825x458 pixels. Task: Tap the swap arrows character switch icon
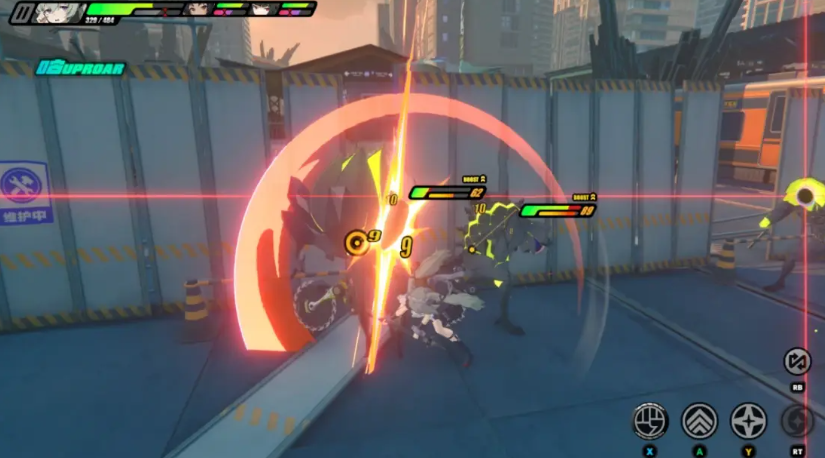point(797,361)
